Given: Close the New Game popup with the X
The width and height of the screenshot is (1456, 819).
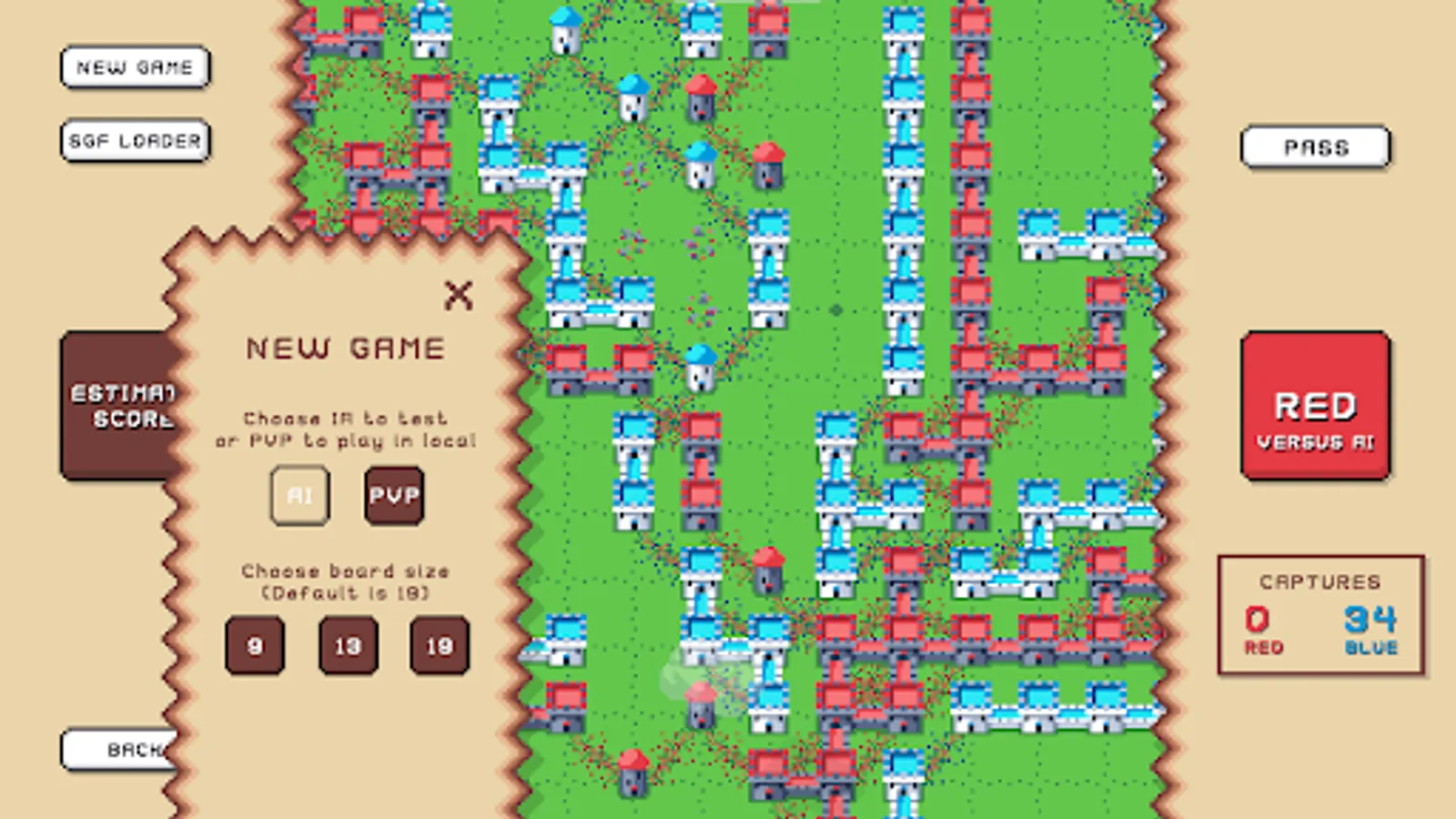Looking at the screenshot, I should point(459,294).
